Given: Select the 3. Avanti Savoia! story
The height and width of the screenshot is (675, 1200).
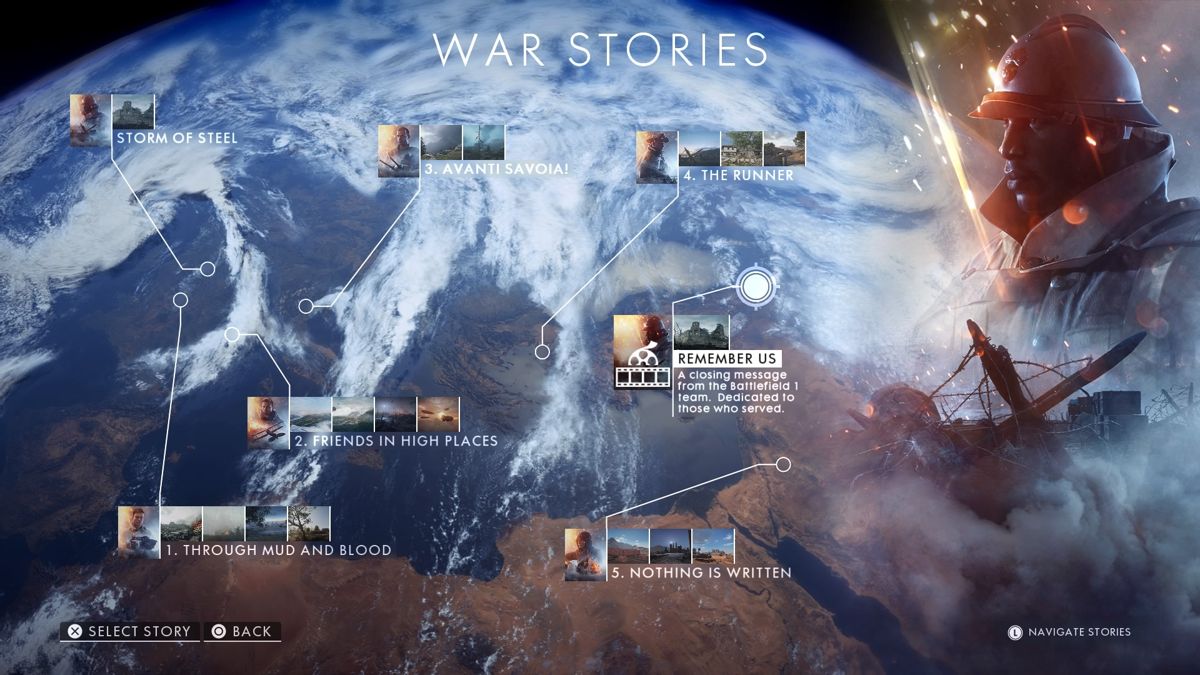Looking at the screenshot, I should [x=495, y=170].
